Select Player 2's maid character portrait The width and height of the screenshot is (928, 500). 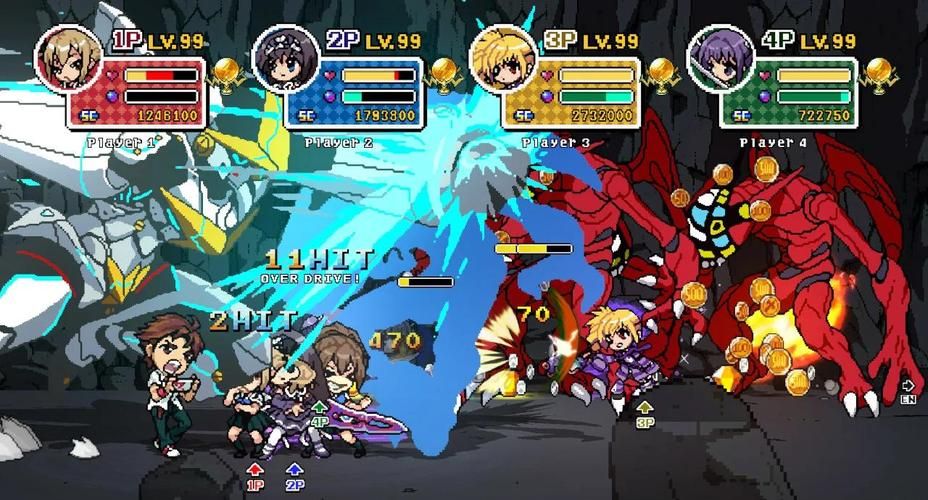(286, 59)
